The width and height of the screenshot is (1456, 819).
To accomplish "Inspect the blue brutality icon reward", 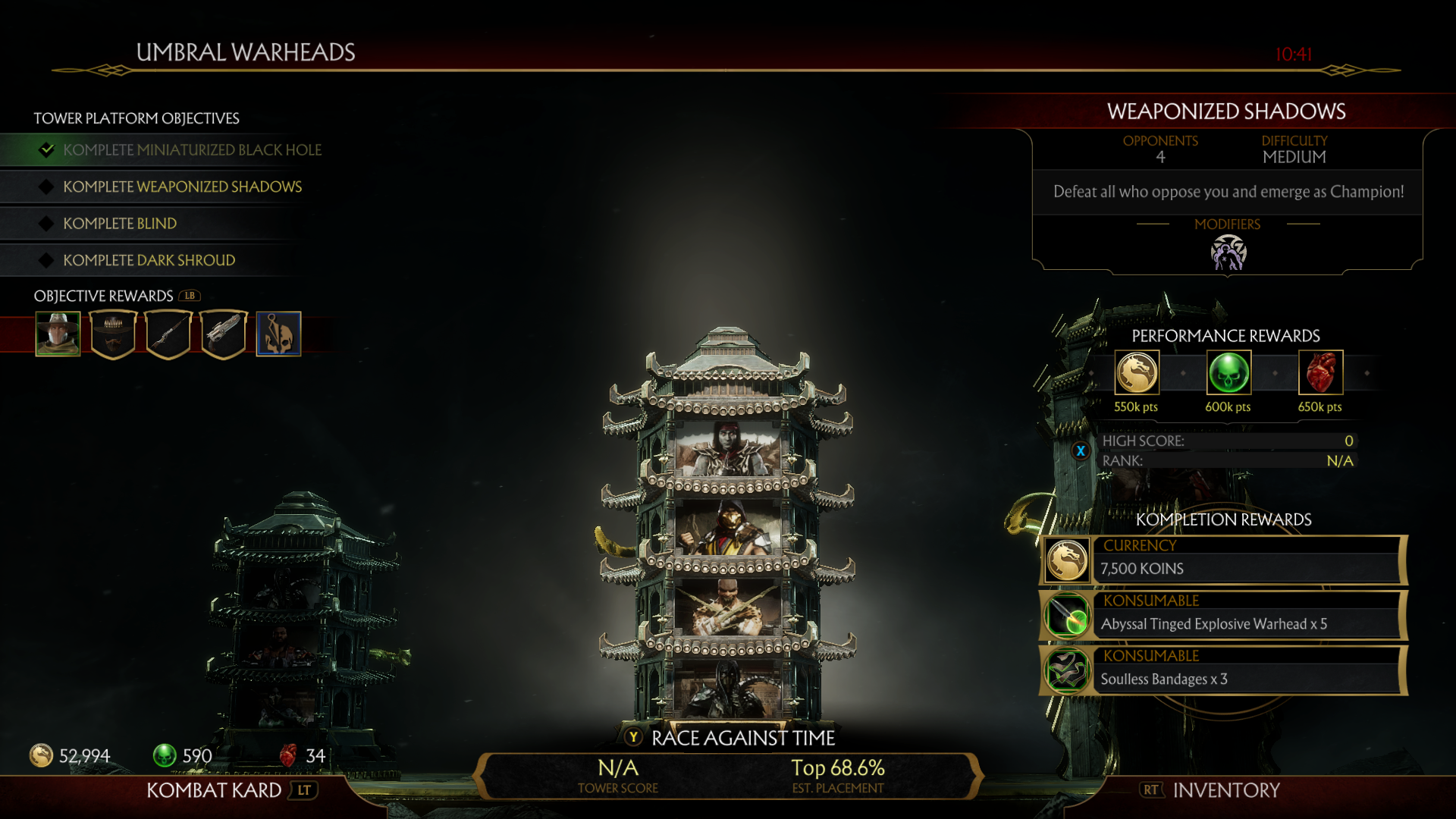I will [278, 334].
